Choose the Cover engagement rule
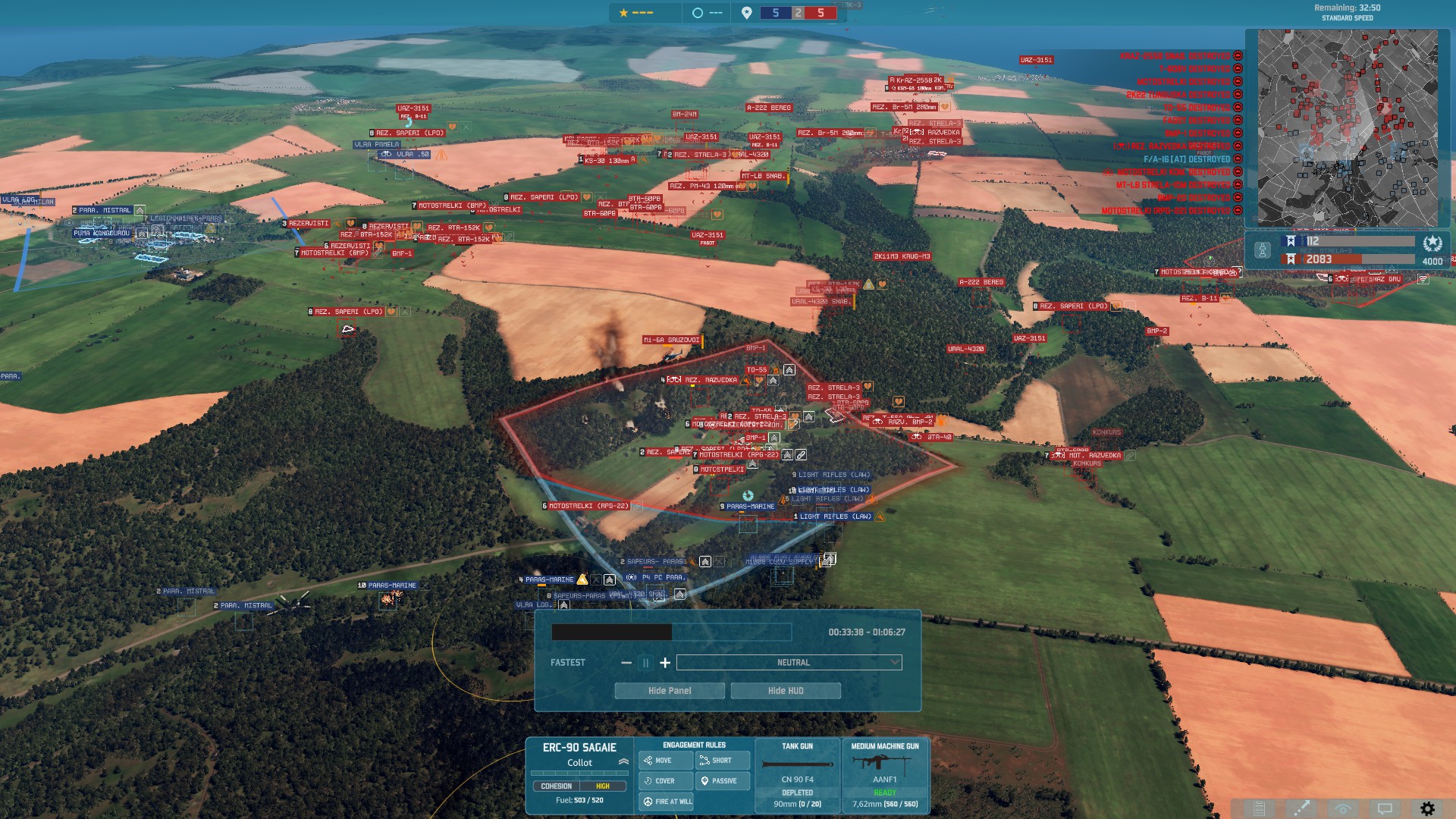The height and width of the screenshot is (819, 1456). (x=665, y=781)
